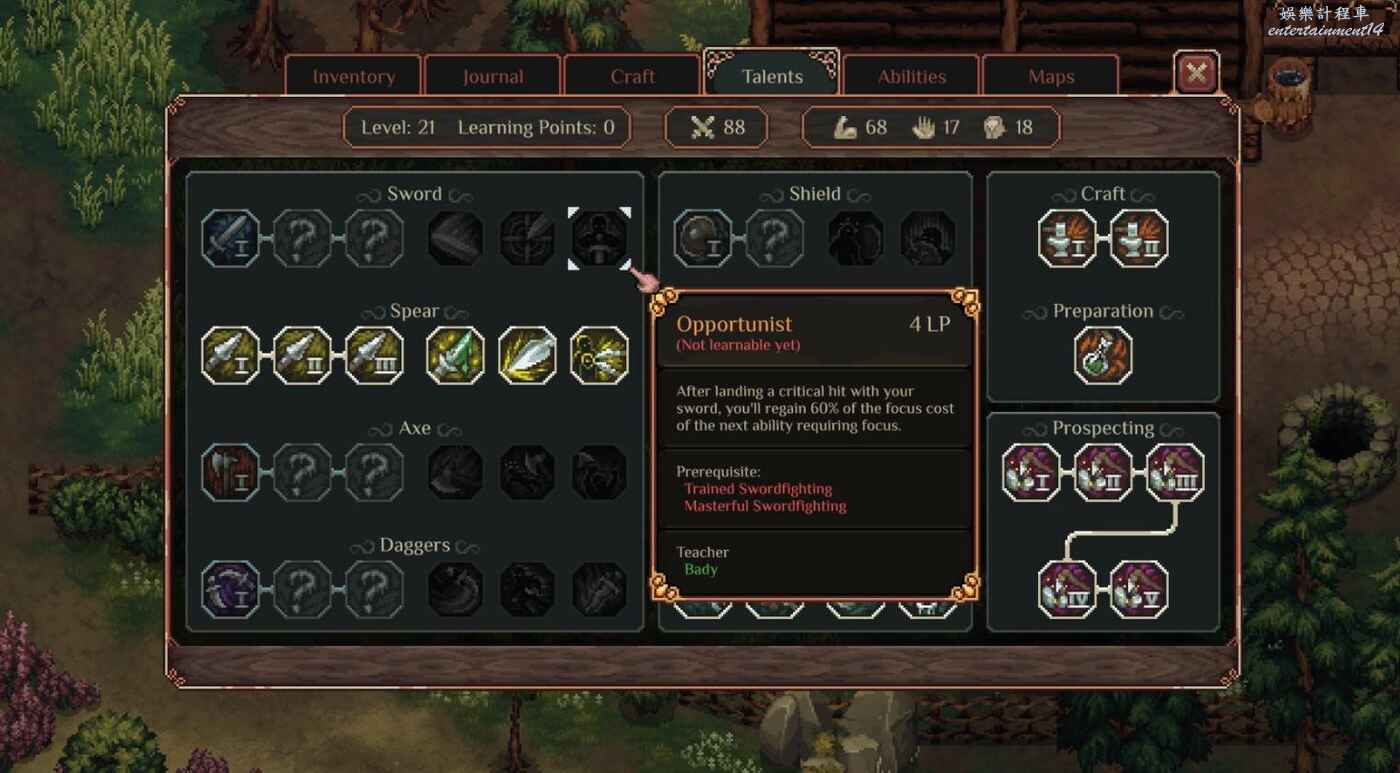Select the Axe tier I talent
The width and height of the screenshot is (1400, 773).
pyautogui.click(x=231, y=472)
